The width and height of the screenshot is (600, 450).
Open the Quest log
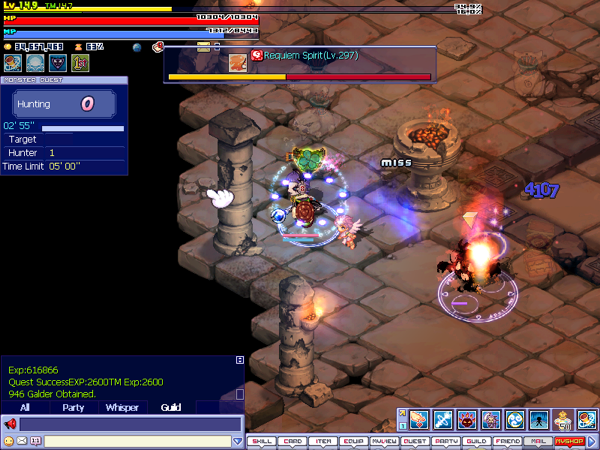tap(414, 440)
